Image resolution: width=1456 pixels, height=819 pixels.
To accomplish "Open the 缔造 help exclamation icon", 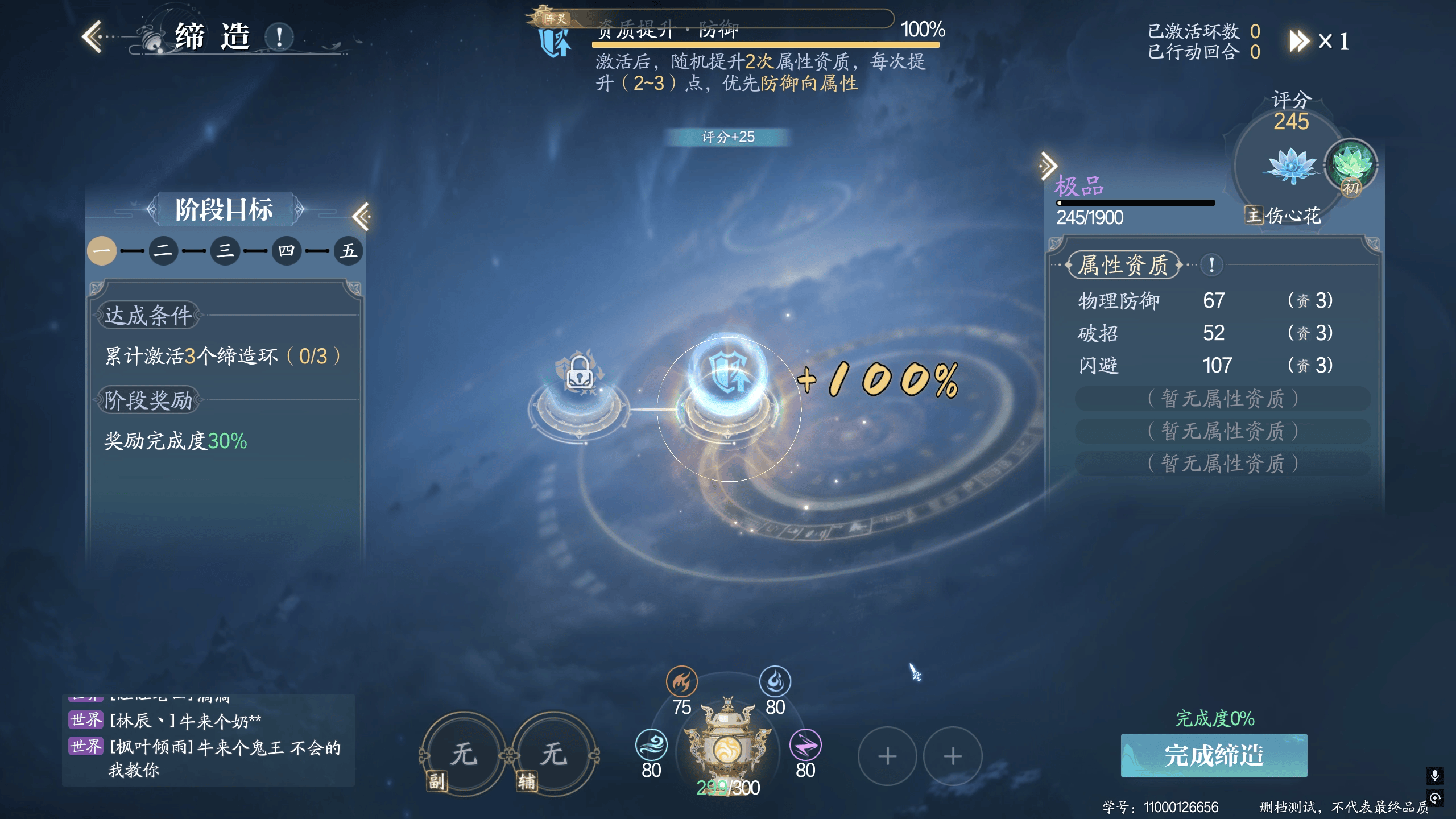I will click(279, 38).
